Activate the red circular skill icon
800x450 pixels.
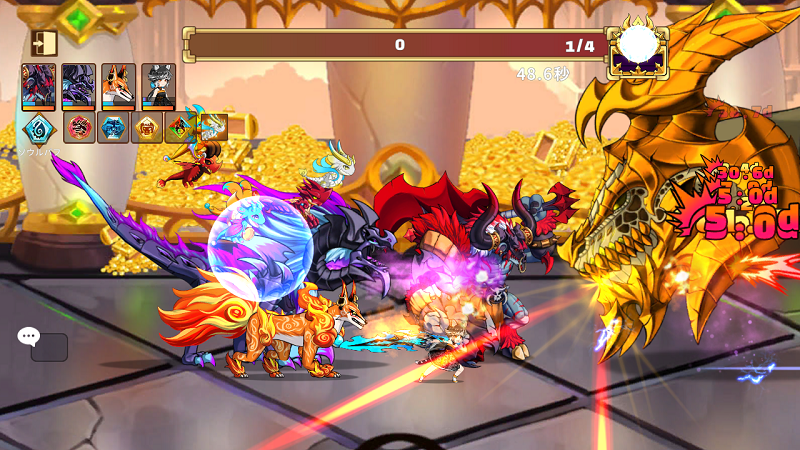80,128
